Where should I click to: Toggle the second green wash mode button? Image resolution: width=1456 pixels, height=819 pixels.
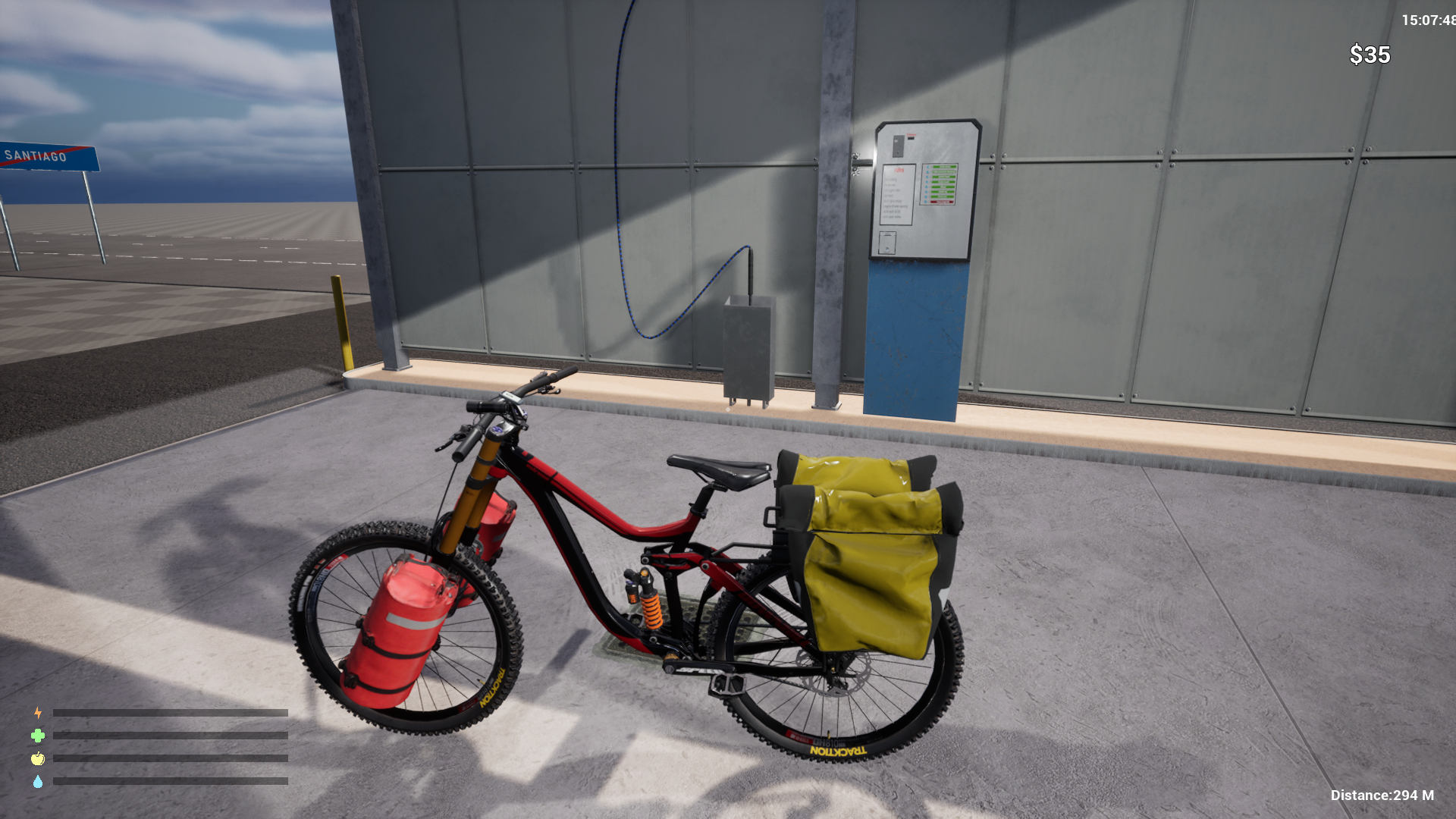(943, 171)
